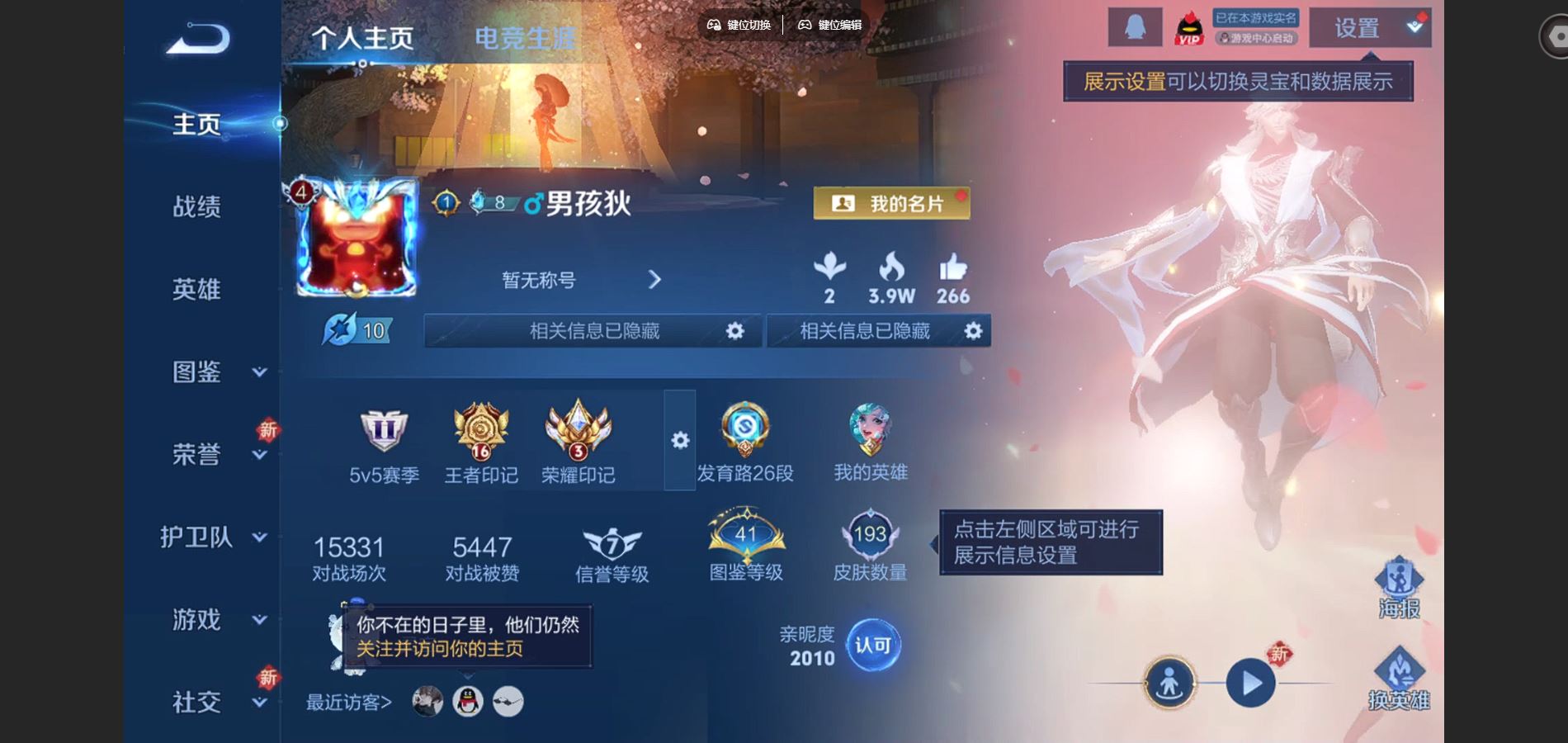Toggle visibility of first 相关信息已隐藏 field
Viewport: 1568px width, 743px height.
tap(735, 330)
